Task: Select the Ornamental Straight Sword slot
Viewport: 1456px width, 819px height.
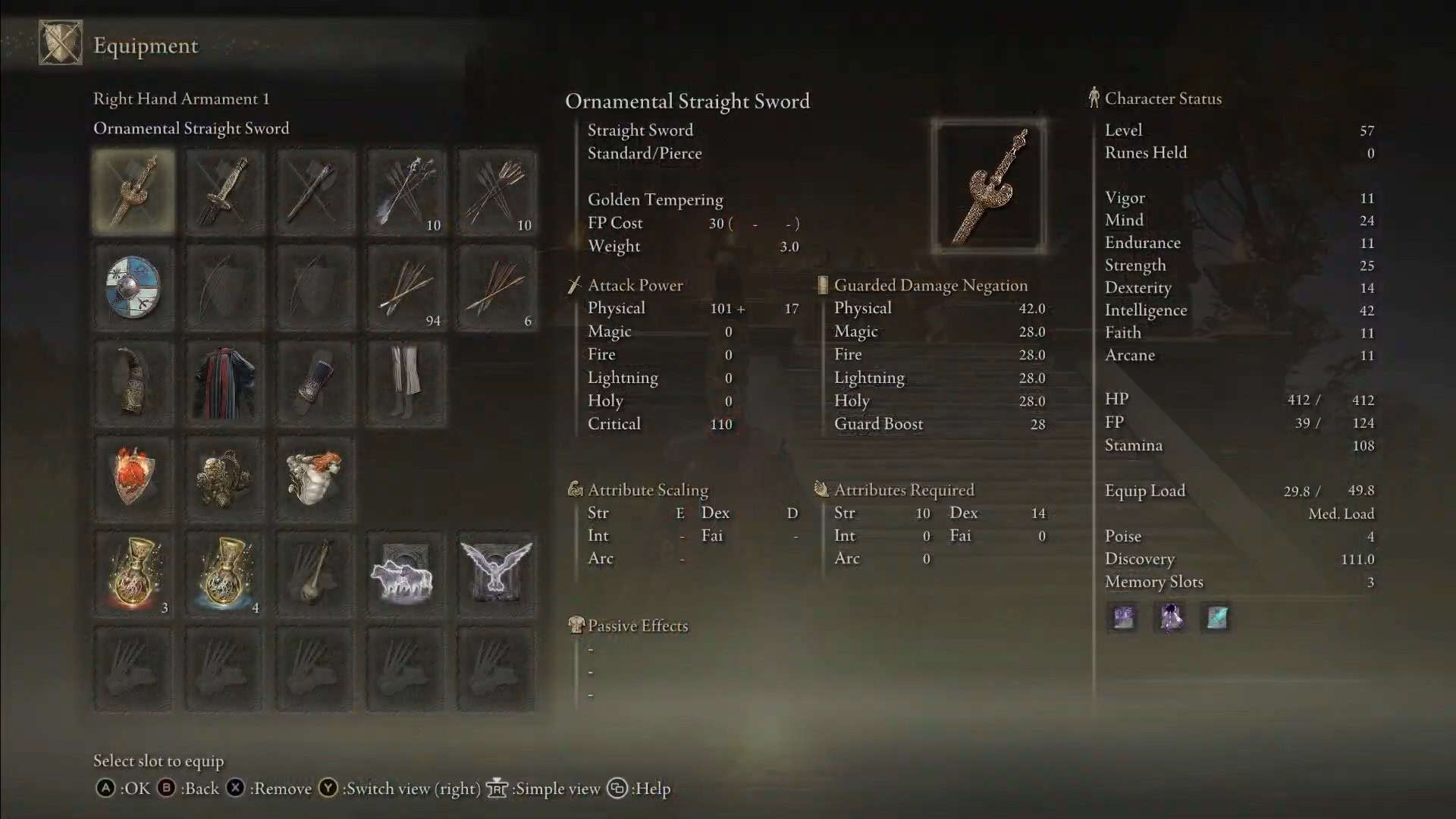Action: tap(133, 191)
